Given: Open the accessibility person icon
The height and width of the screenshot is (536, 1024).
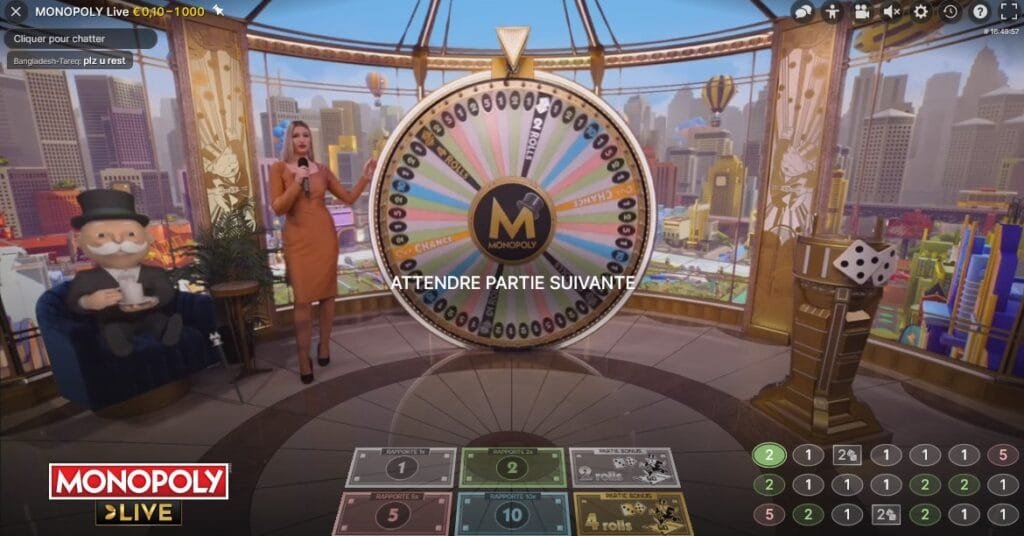Looking at the screenshot, I should pos(832,12).
